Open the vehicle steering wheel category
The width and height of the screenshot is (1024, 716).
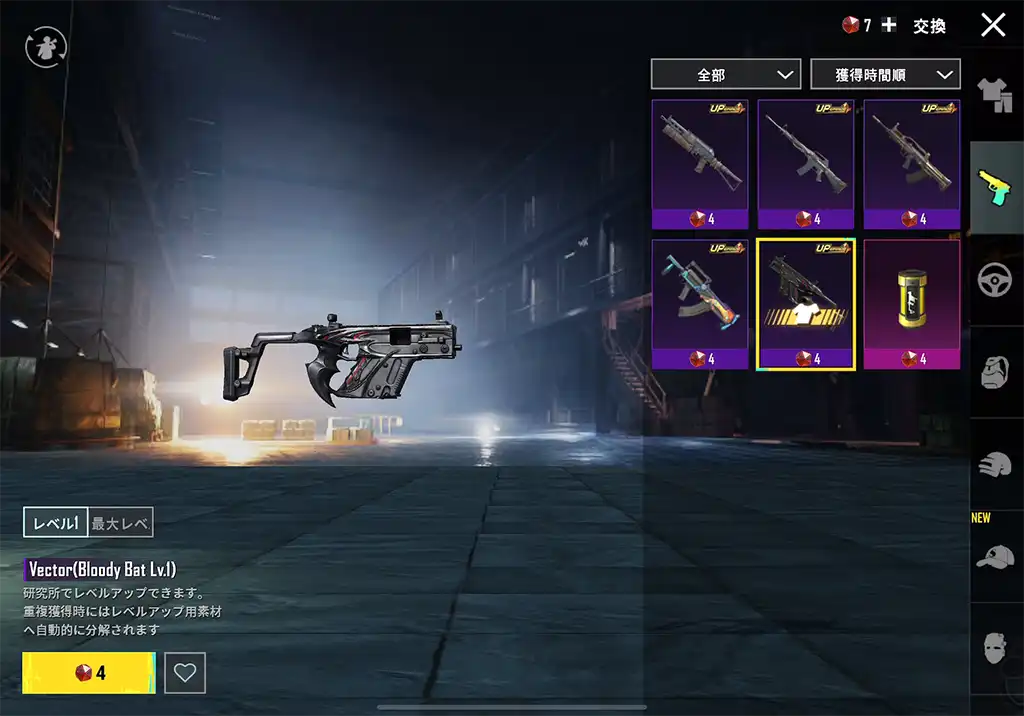(x=996, y=280)
